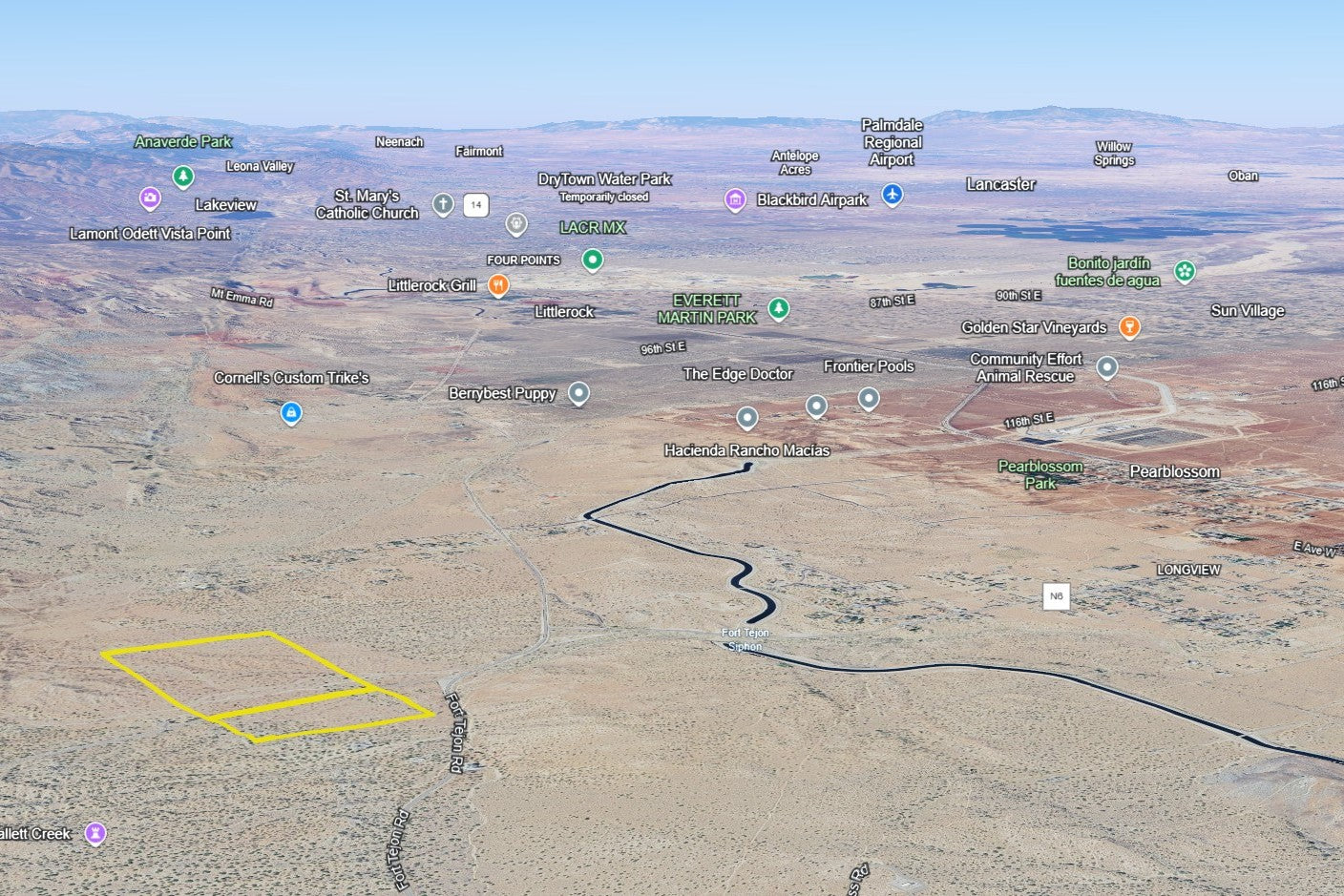1344x896 pixels.
Task: Open the Golden Star Vineyards wine glass marker
Action: tap(1129, 327)
